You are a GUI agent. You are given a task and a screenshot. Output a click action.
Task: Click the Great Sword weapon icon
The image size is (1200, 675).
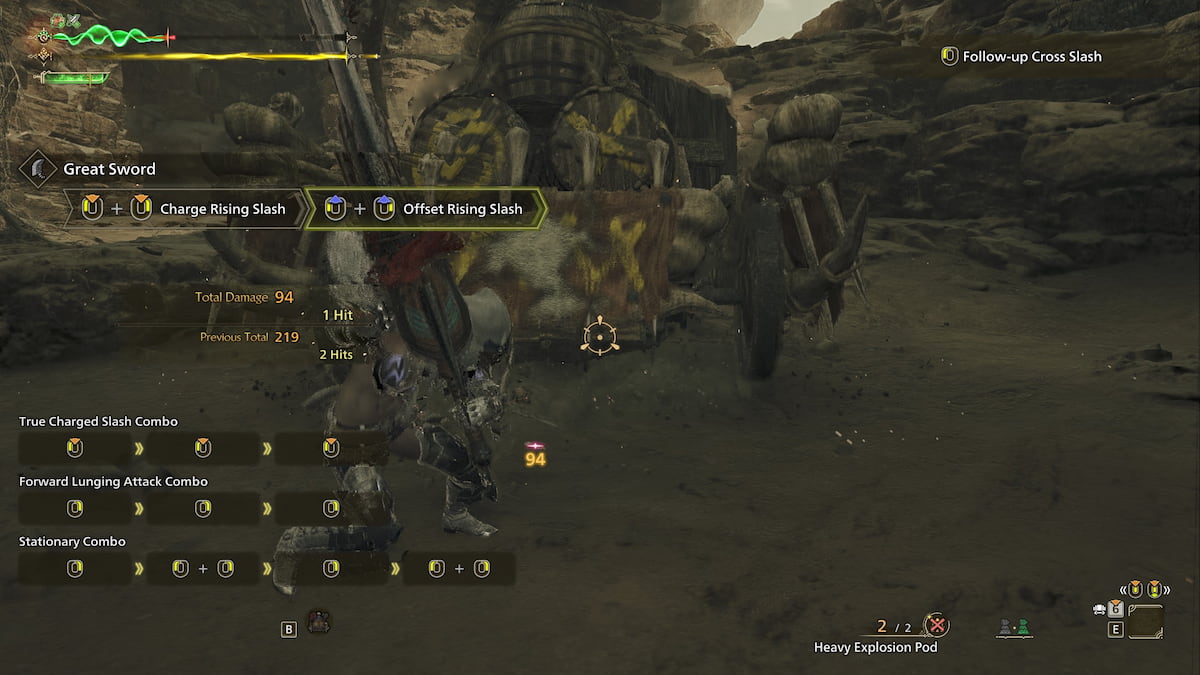[x=38, y=168]
